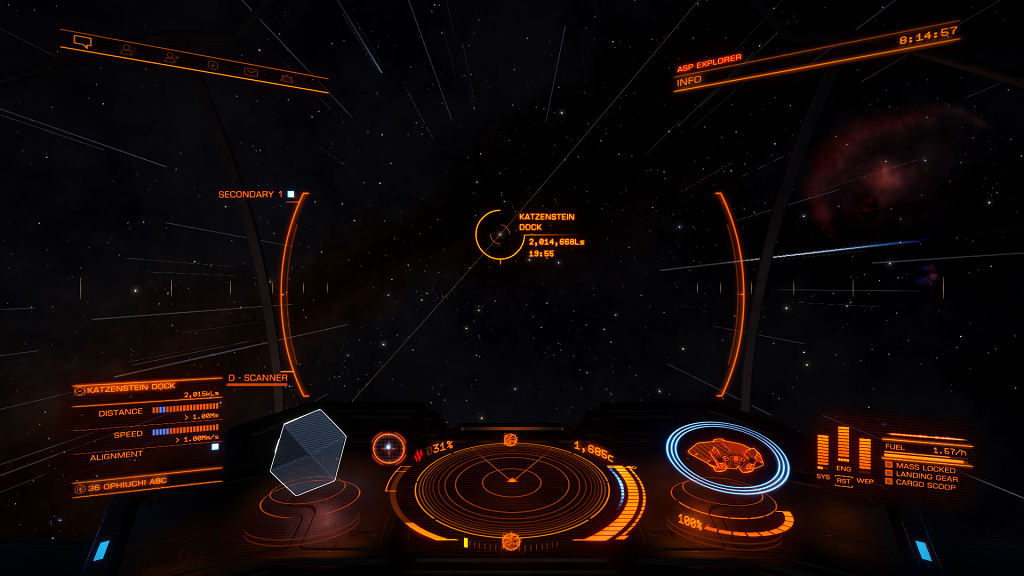Image resolution: width=1024 pixels, height=576 pixels.
Task: Toggle the Cargo Scoop indicator
Action: point(920,486)
